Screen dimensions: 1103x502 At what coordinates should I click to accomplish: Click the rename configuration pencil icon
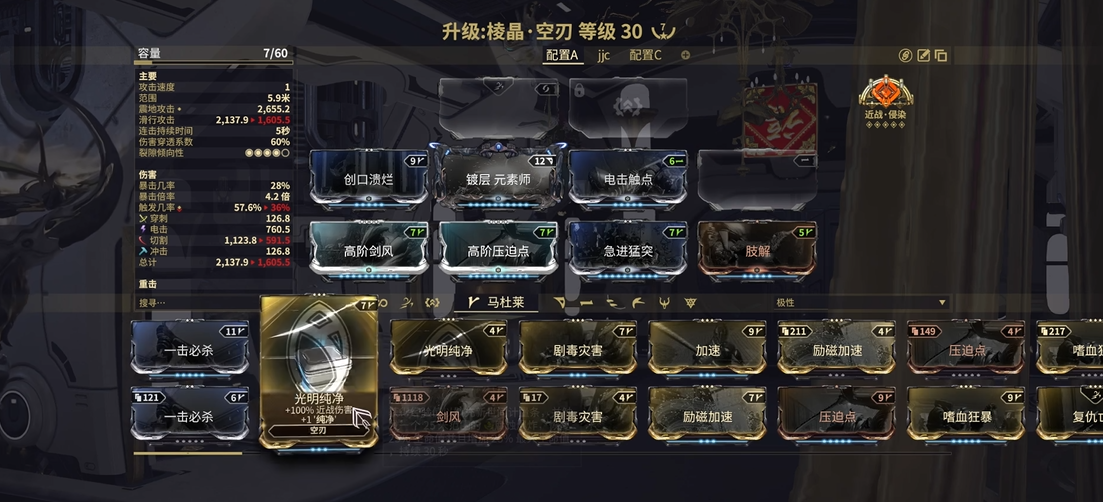[x=923, y=55]
